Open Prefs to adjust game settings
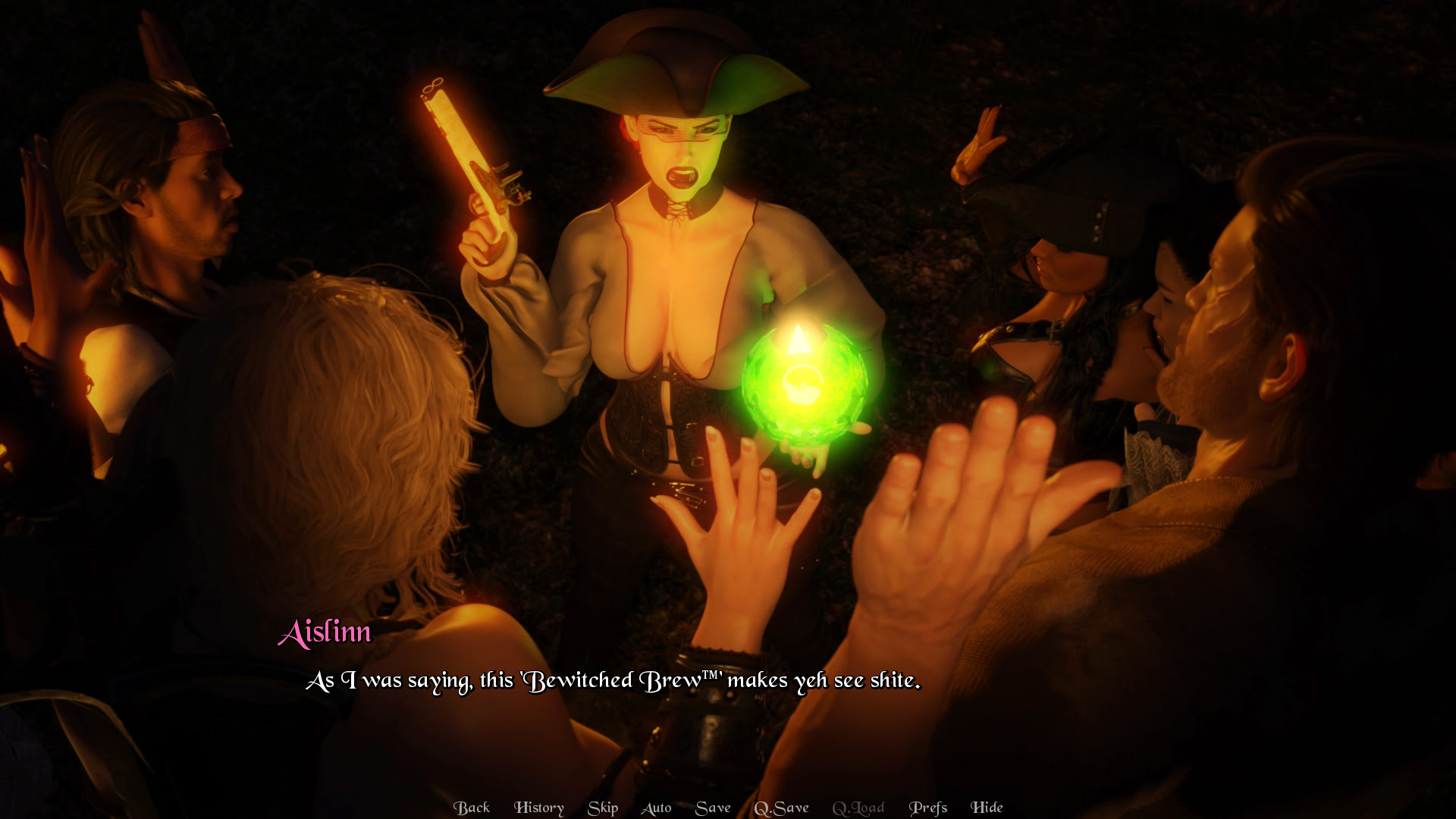Viewport: 1456px width, 819px height. 928,808
